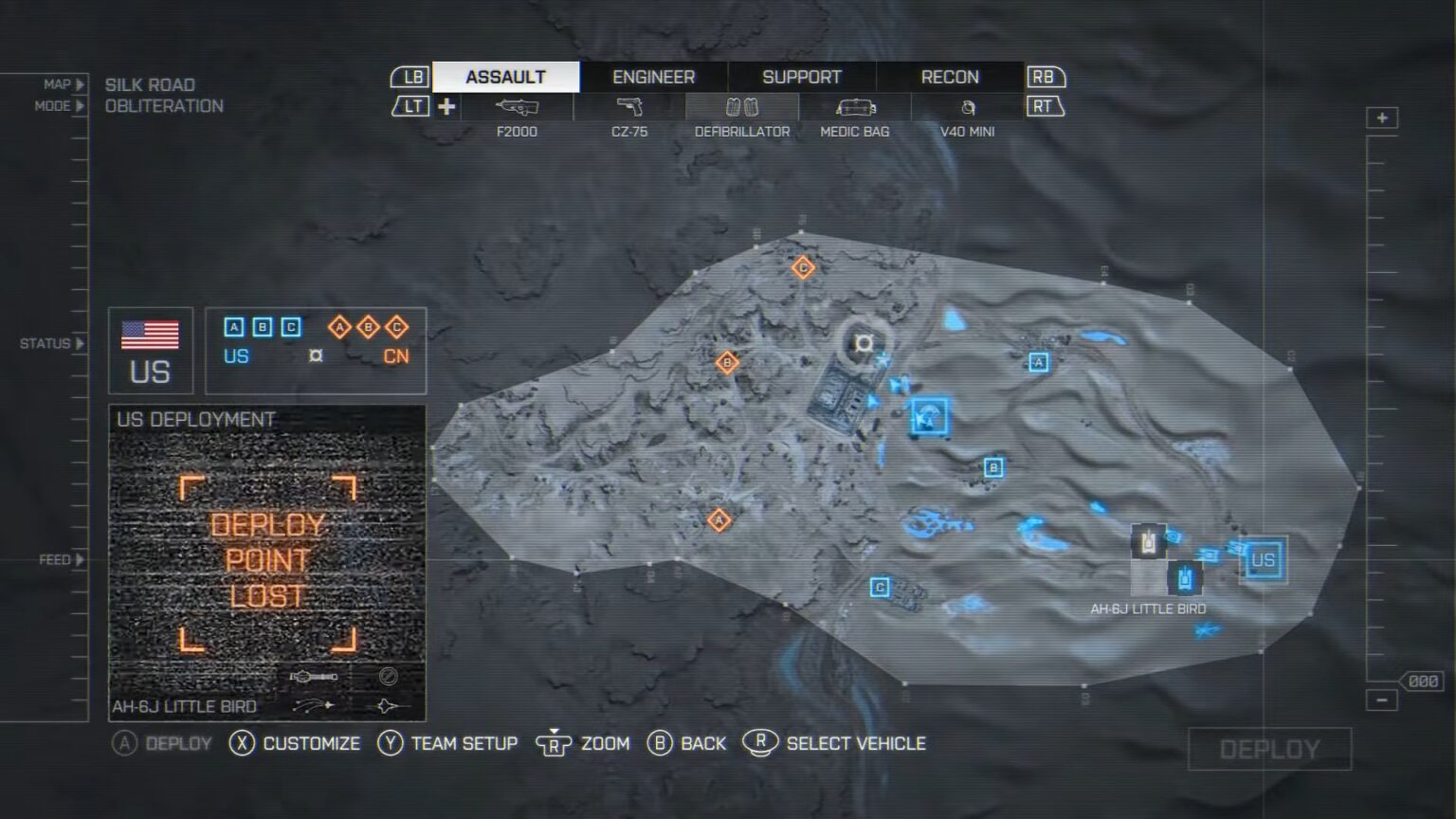The image size is (1456, 819).
Task: Select the flares countermeasure icon
Action: 313,704
